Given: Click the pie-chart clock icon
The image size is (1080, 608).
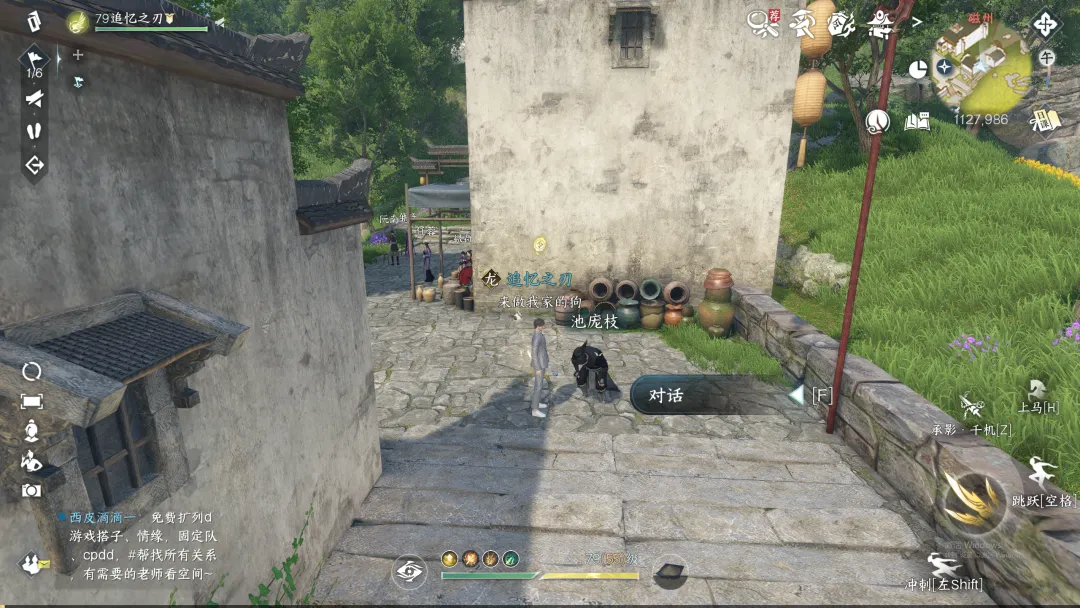Looking at the screenshot, I should (917, 68).
